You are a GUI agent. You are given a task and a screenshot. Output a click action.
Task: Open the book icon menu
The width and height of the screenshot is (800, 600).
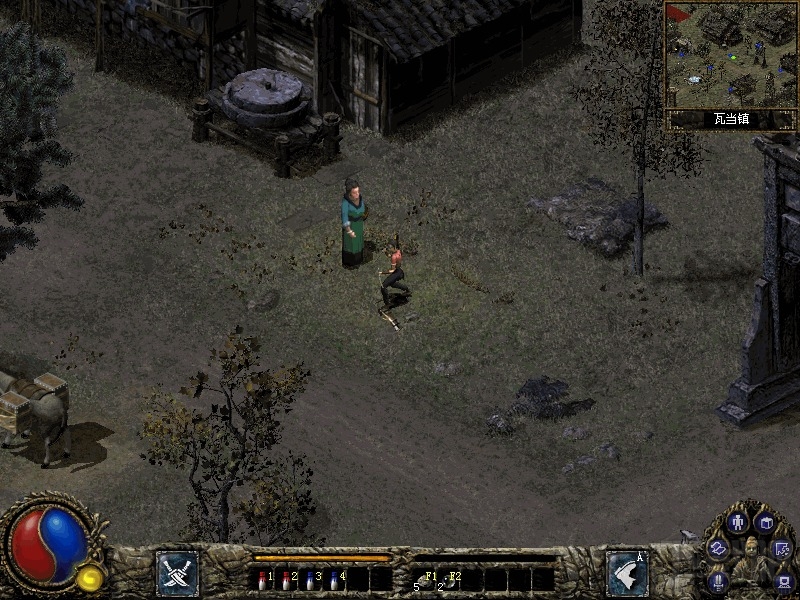coord(765,523)
